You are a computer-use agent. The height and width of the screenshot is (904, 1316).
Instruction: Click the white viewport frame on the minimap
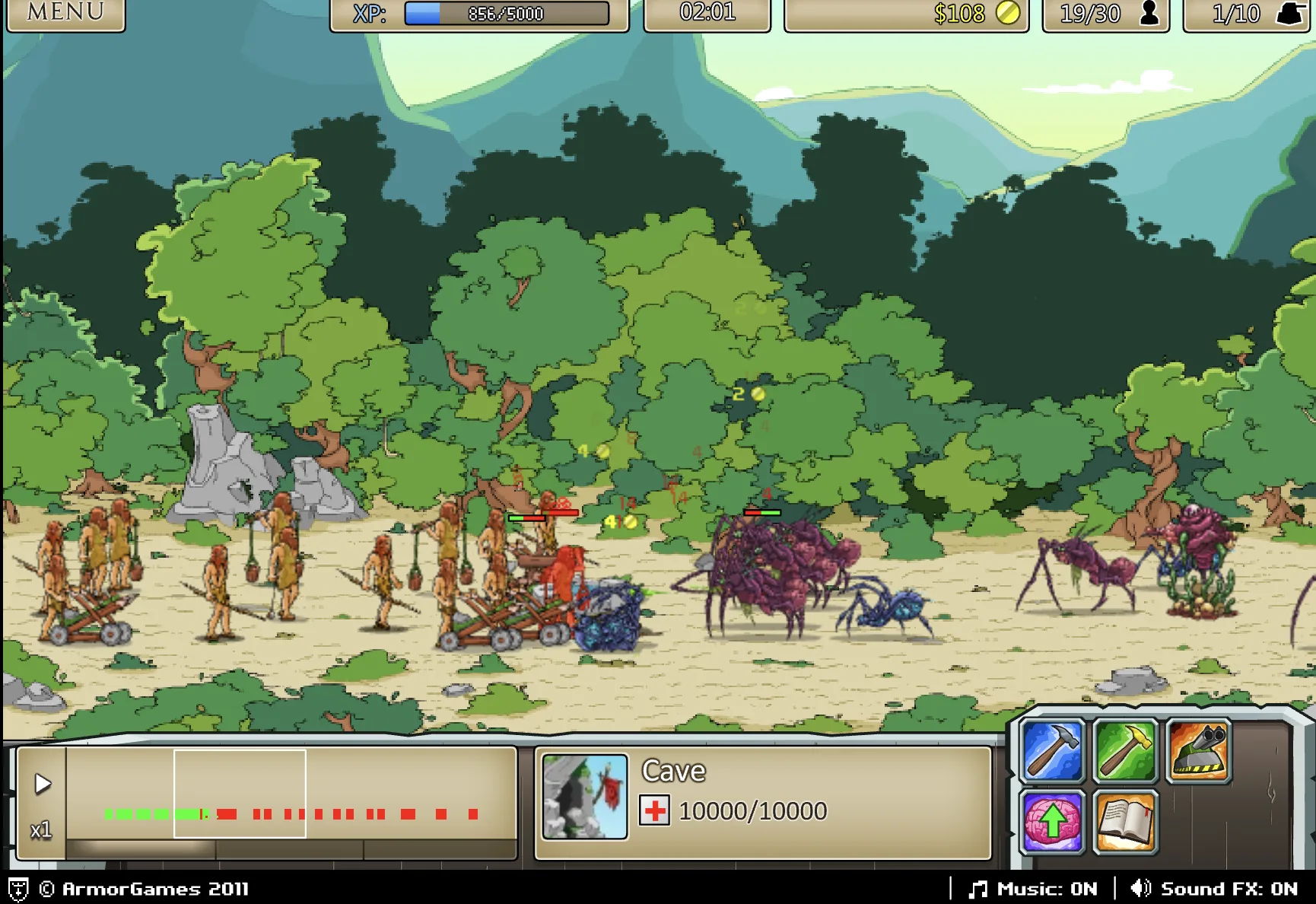(x=240, y=794)
